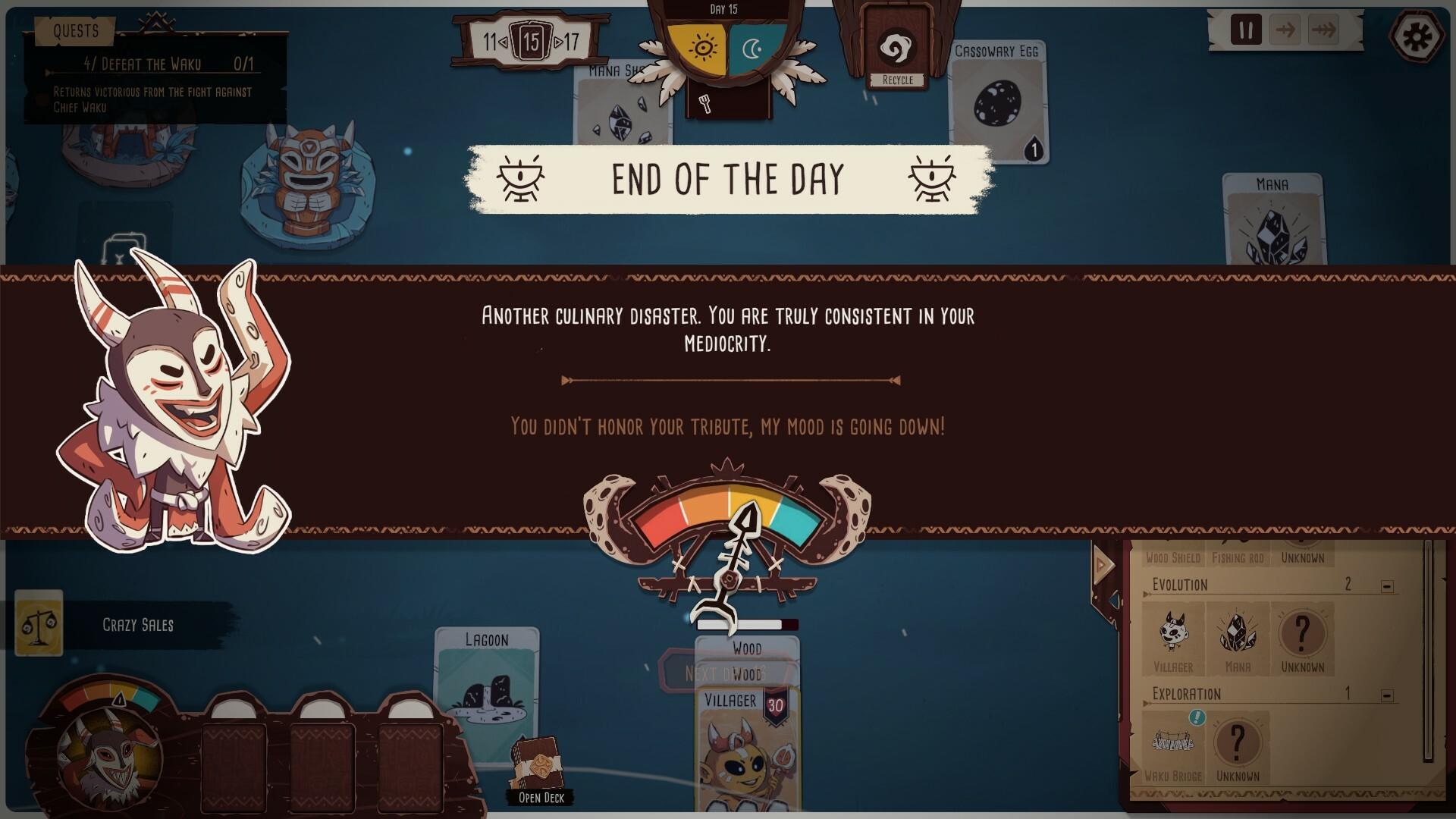Hide the recipe panel with arrow tab
This screenshot has height=819, width=1456.
click(x=1103, y=565)
